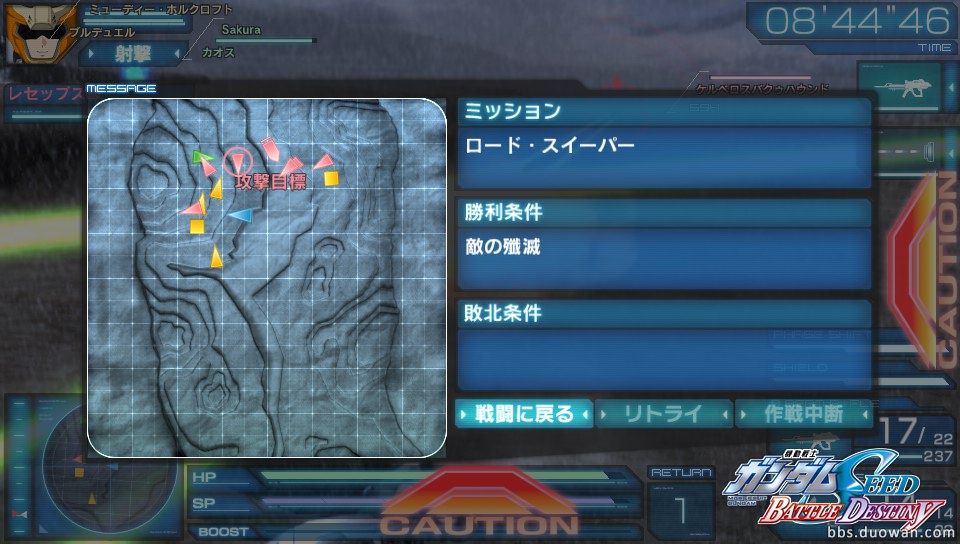The height and width of the screenshot is (544, 960).
Task: Choose the リトライ retry option
Action: tap(664, 414)
